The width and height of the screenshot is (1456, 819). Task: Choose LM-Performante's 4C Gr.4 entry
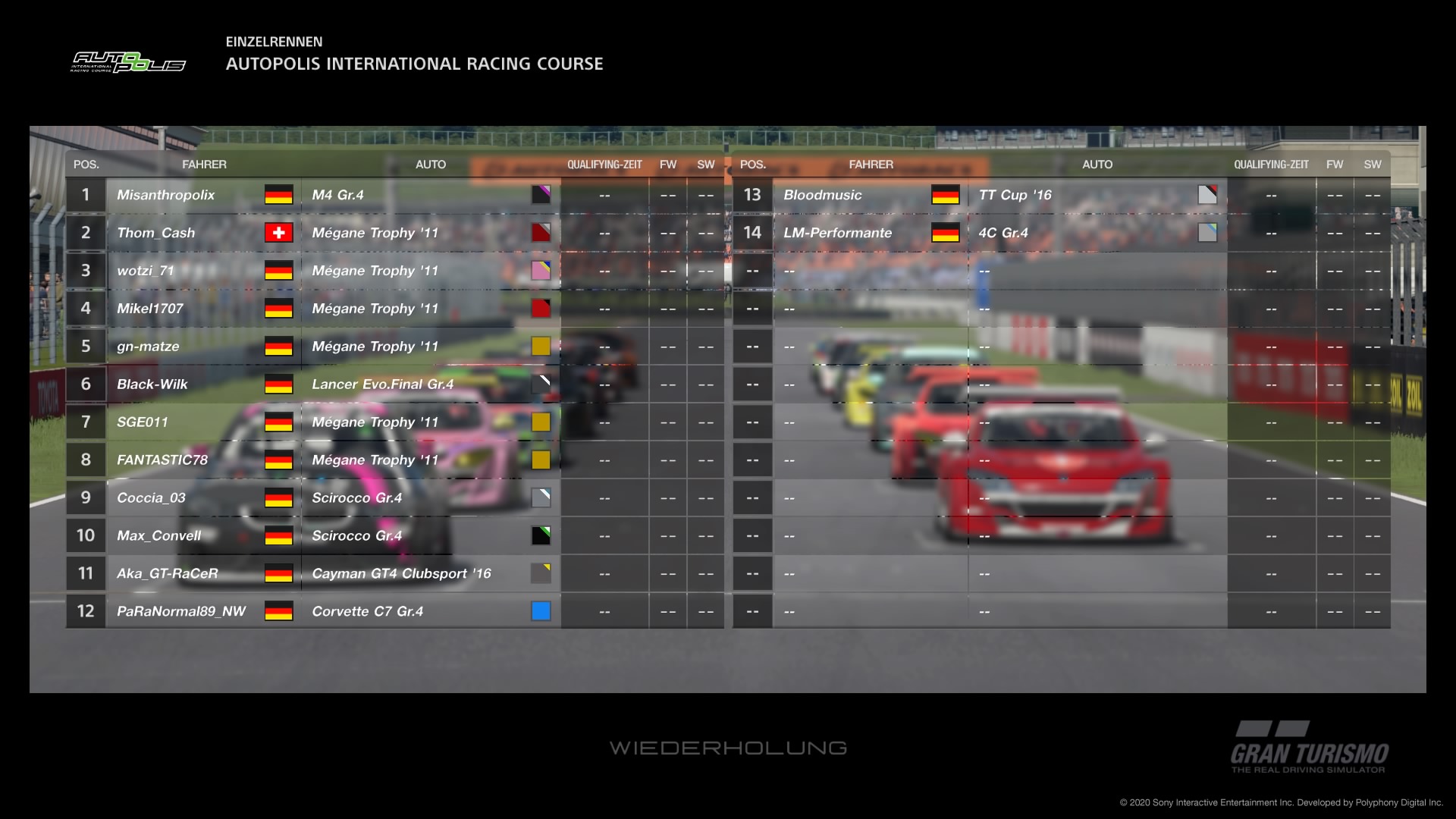[838, 233]
